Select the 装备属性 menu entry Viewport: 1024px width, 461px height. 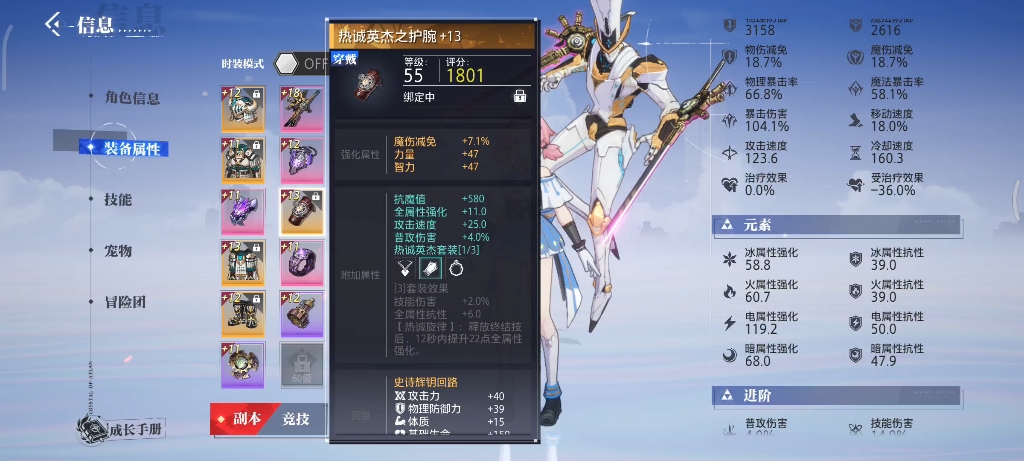(129, 149)
